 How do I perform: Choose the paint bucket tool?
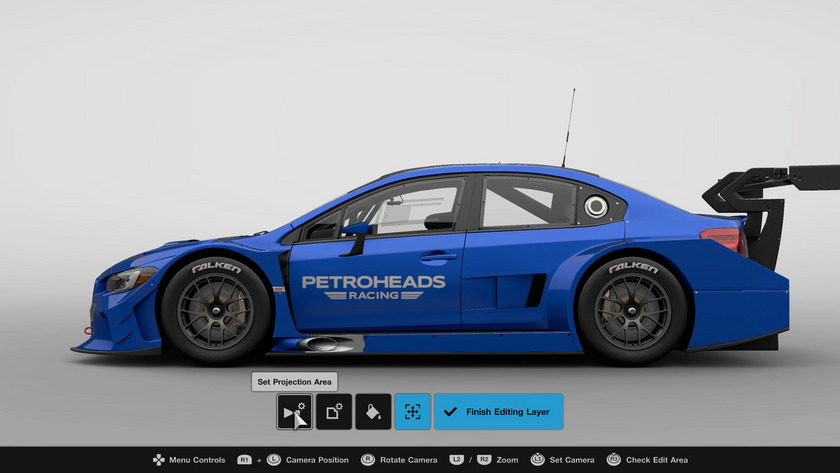pyautogui.click(x=373, y=412)
